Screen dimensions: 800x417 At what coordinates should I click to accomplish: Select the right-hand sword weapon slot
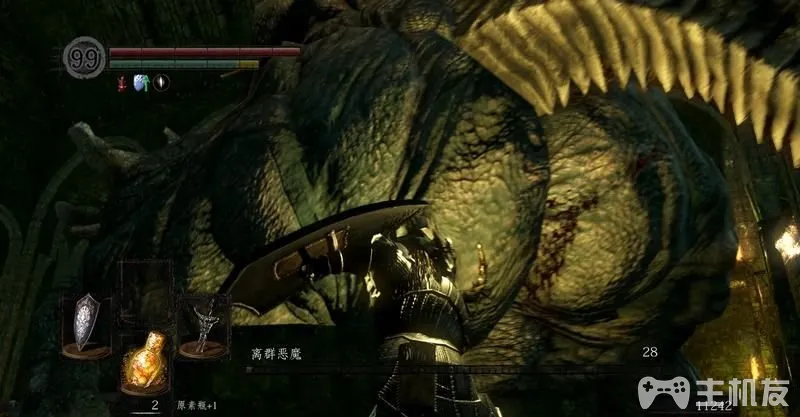203,325
